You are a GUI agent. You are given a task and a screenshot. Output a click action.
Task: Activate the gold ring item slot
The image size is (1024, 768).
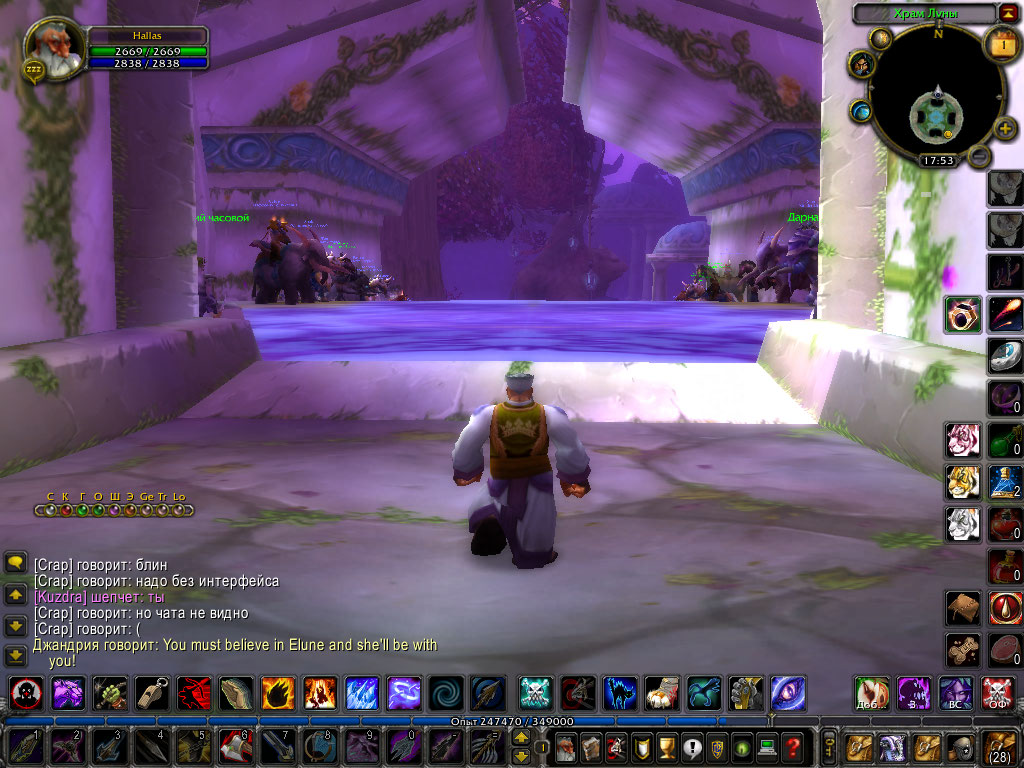[963, 315]
